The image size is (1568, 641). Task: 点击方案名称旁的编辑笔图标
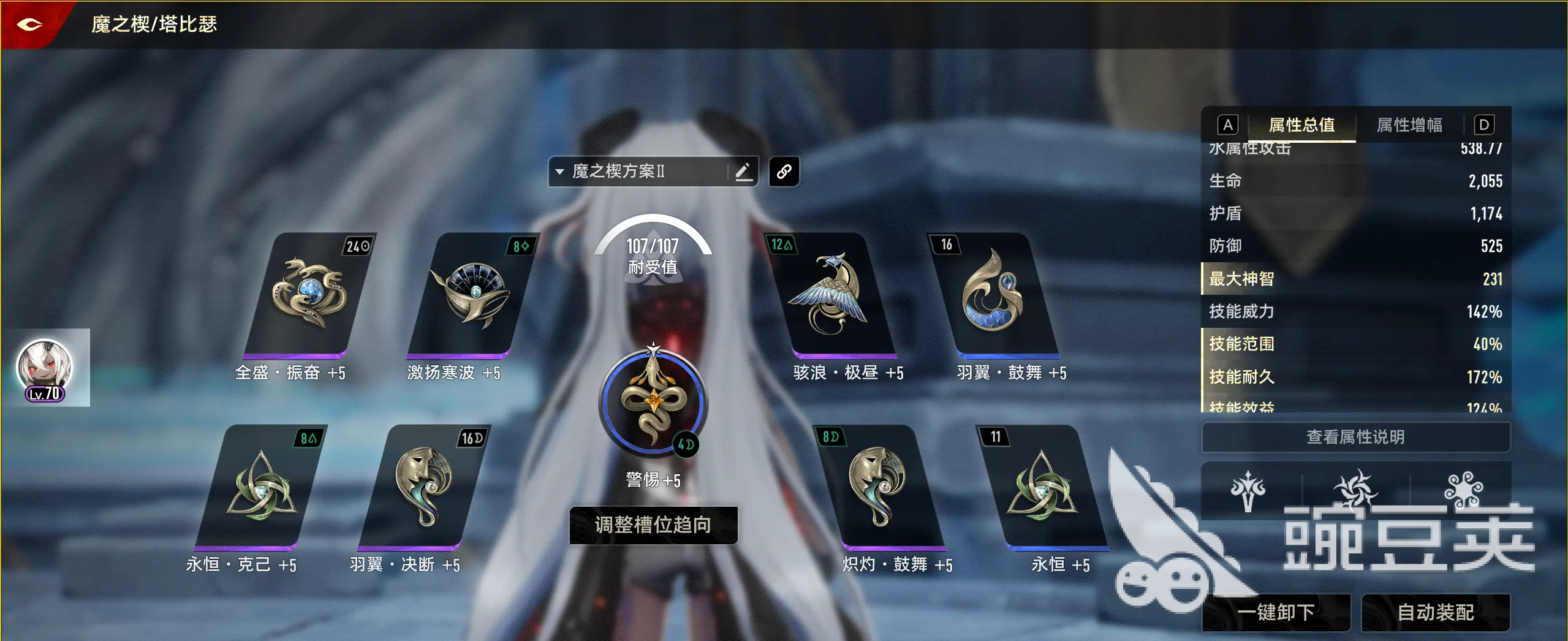click(x=744, y=171)
